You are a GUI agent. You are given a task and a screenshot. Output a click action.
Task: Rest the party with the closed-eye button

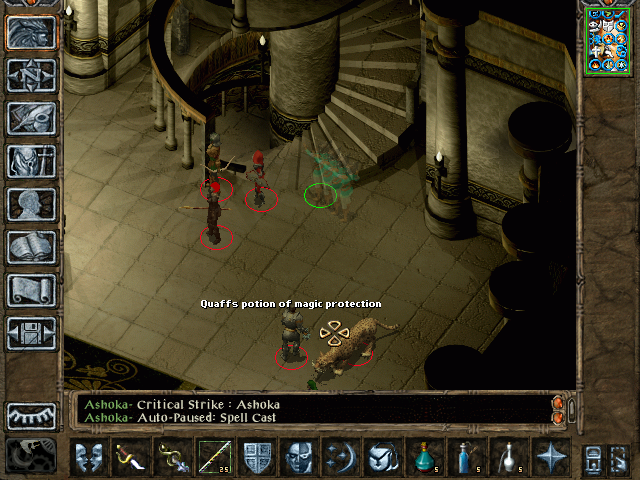pos(31,415)
